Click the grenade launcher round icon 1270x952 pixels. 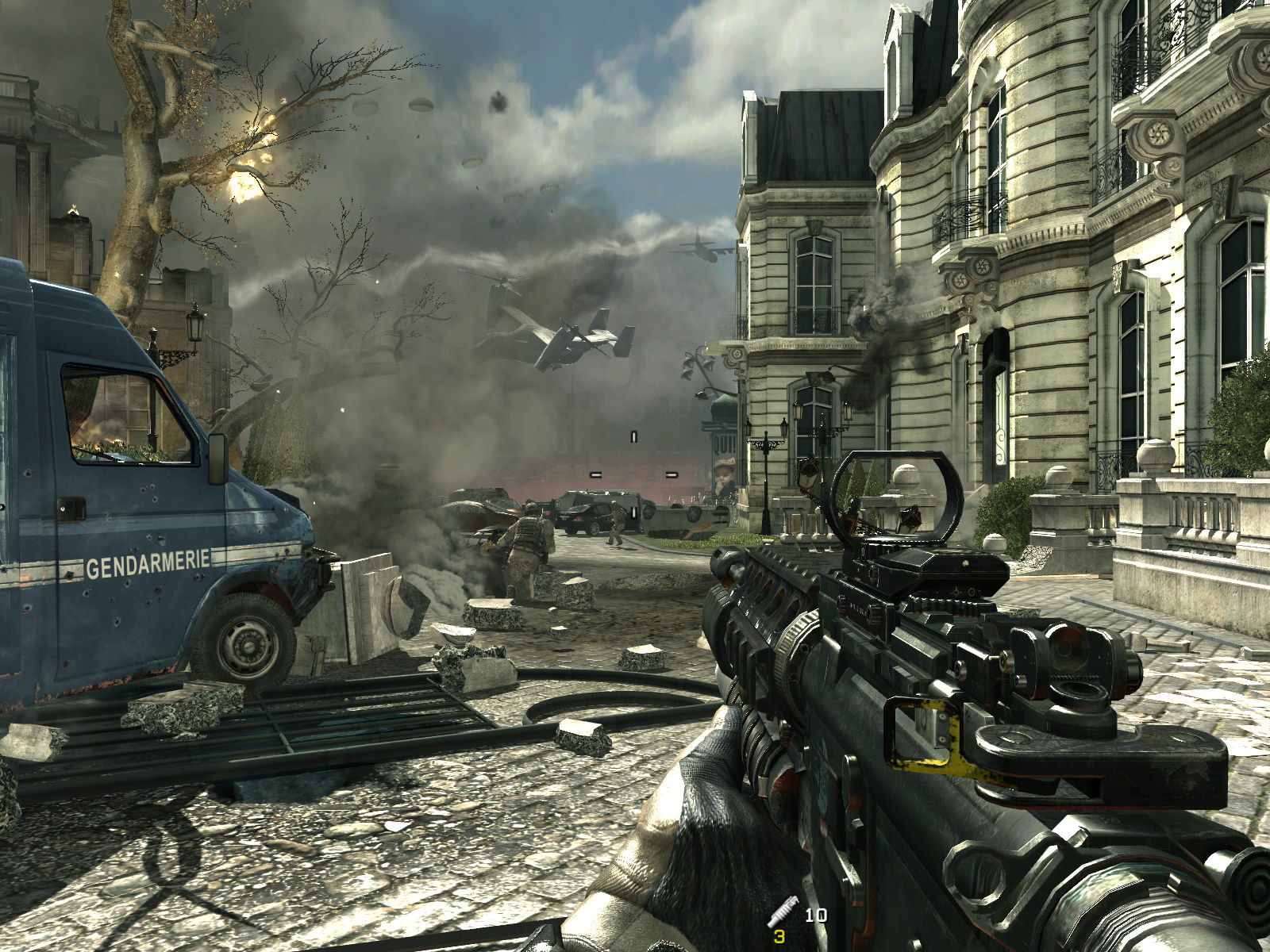[x=782, y=911]
